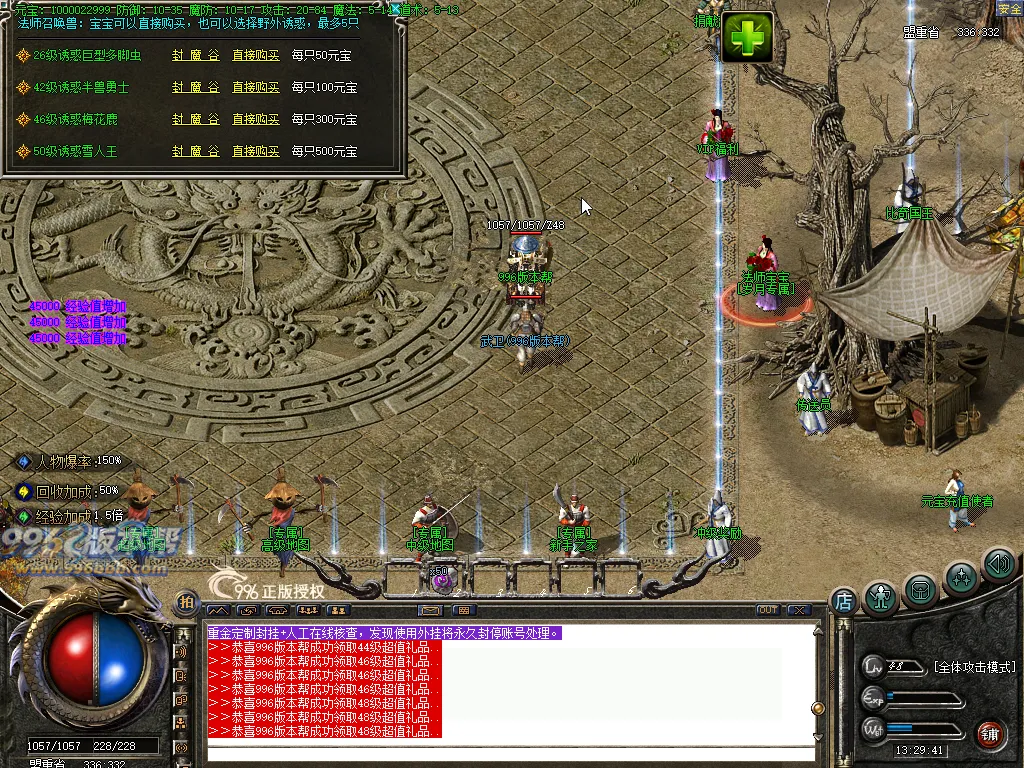Click into the chat text input line

(510, 752)
